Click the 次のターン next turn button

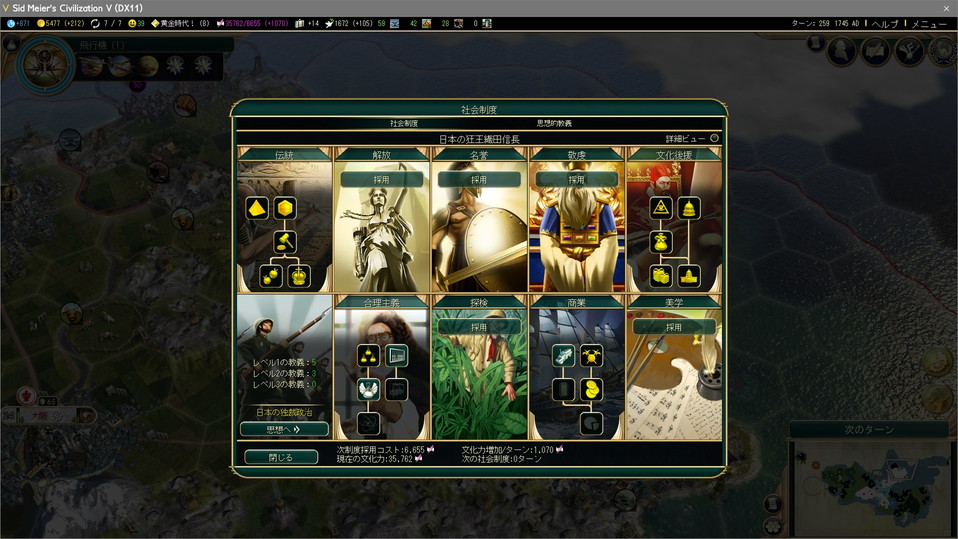click(868, 430)
